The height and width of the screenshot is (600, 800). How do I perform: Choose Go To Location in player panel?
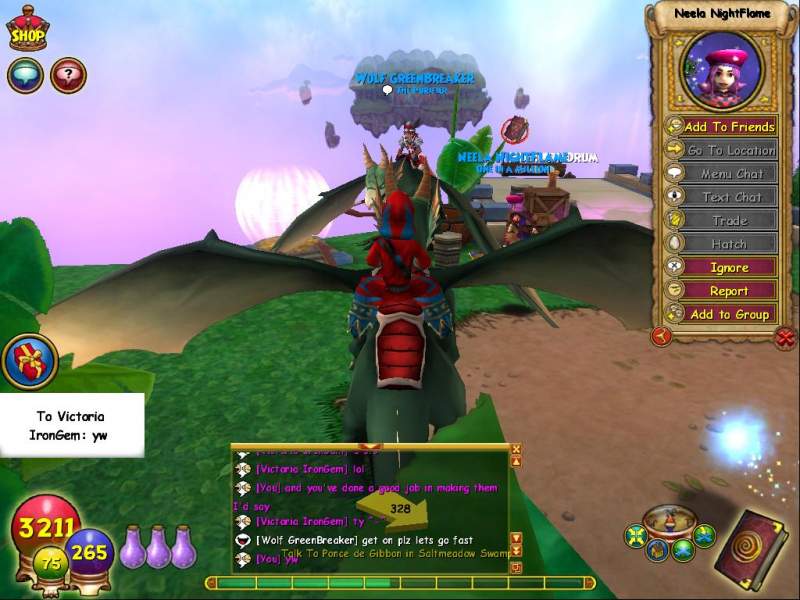click(721, 150)
